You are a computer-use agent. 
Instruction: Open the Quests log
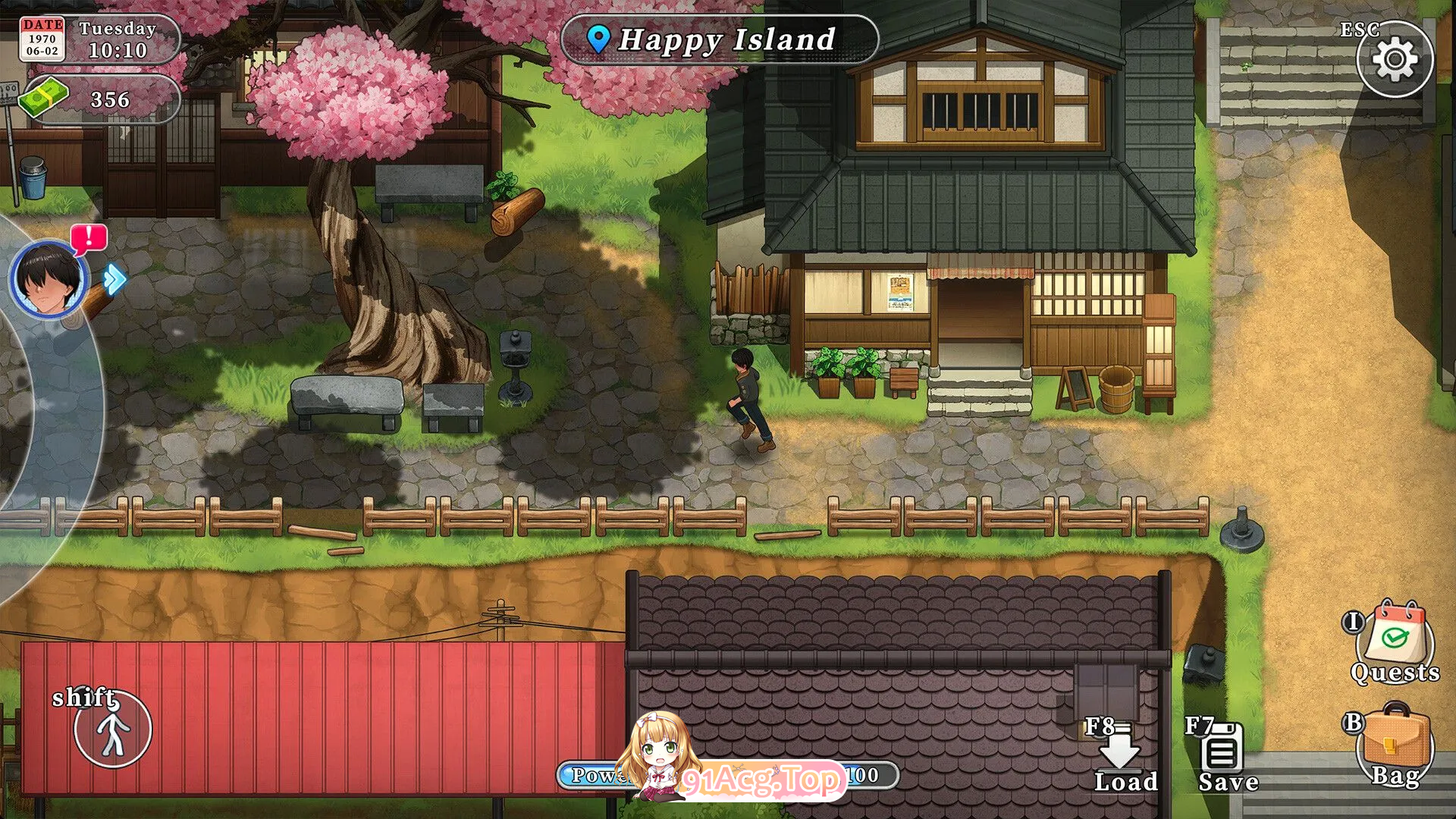(x=1397, y=642)
